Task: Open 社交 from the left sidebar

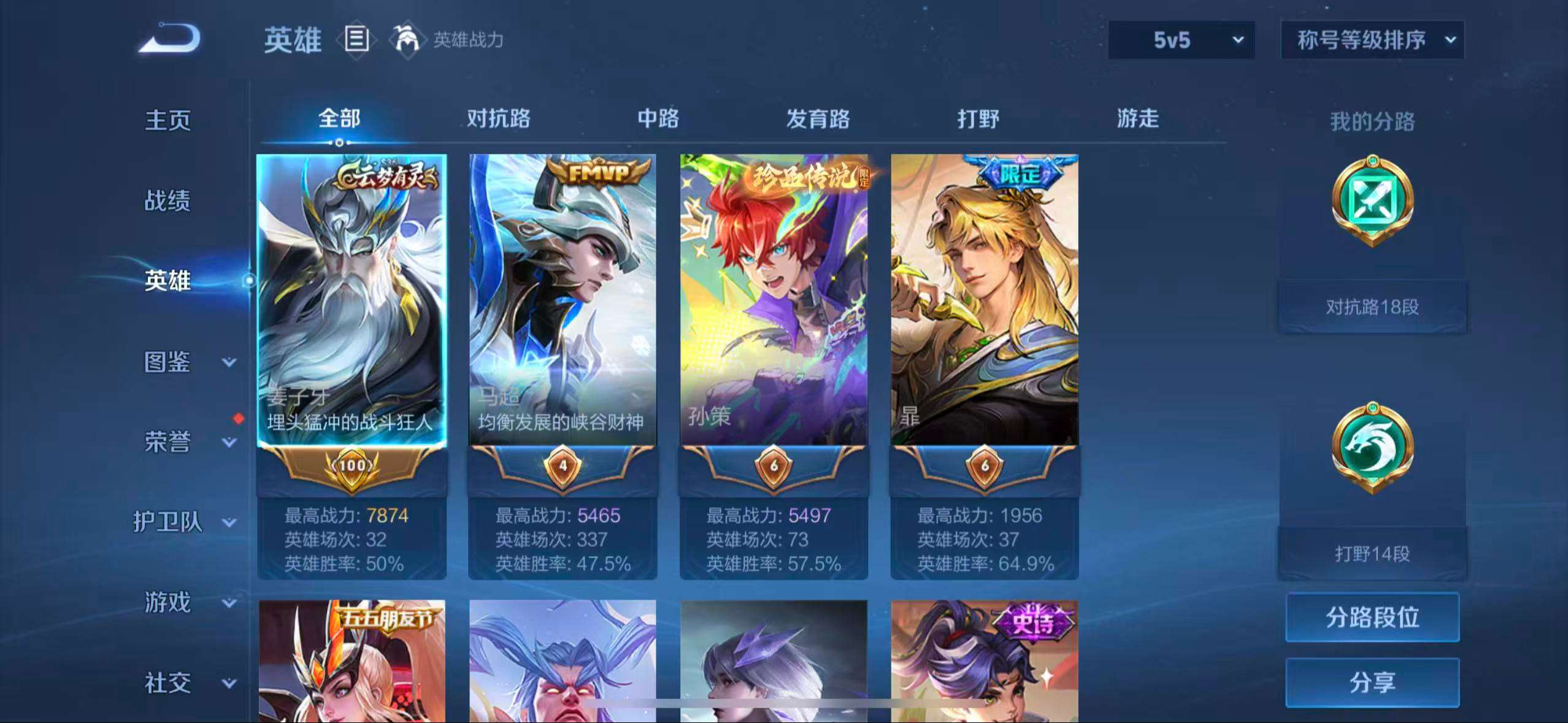Action: click(x=169, y=683)
